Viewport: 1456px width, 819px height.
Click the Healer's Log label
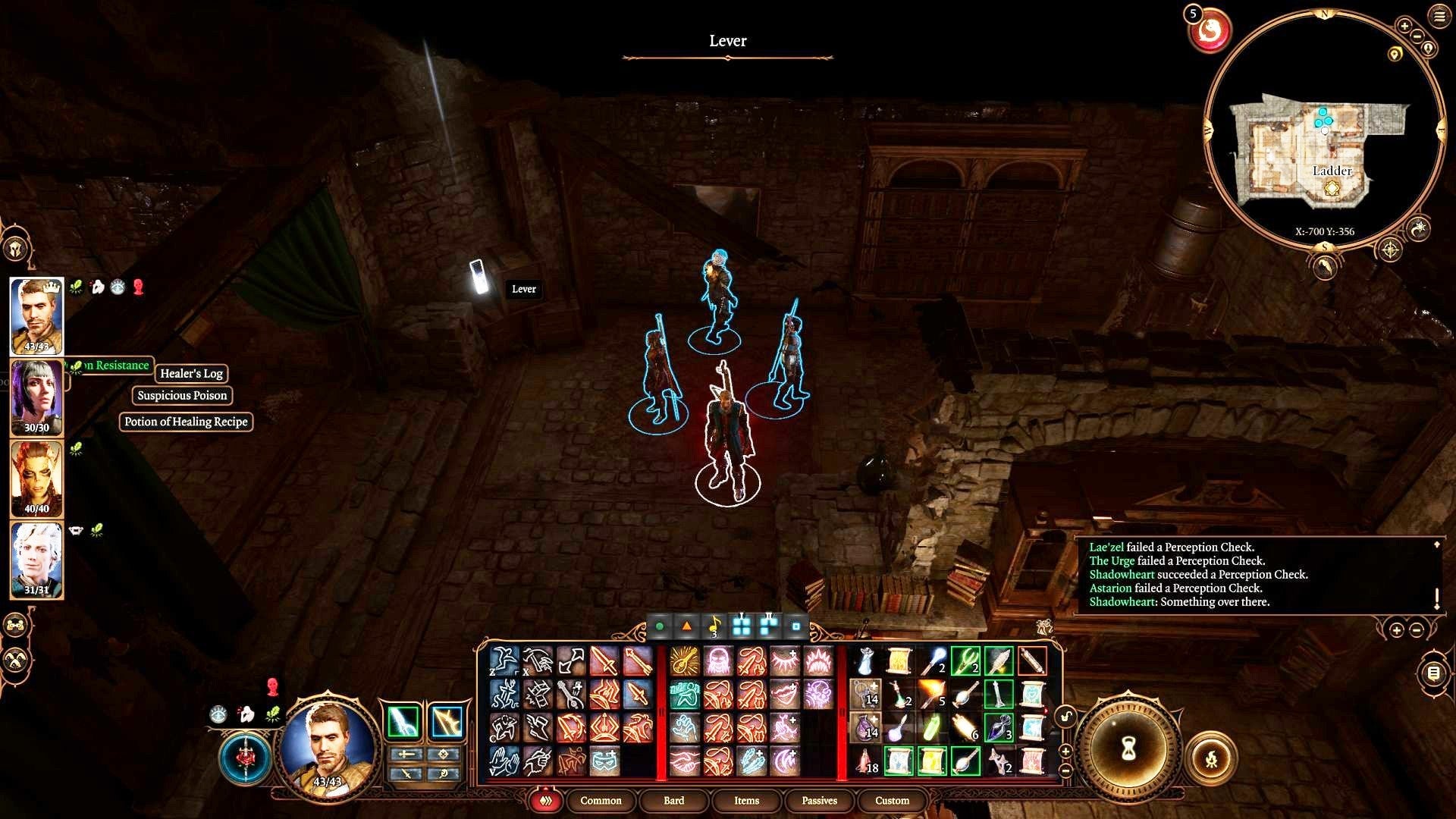190,374
